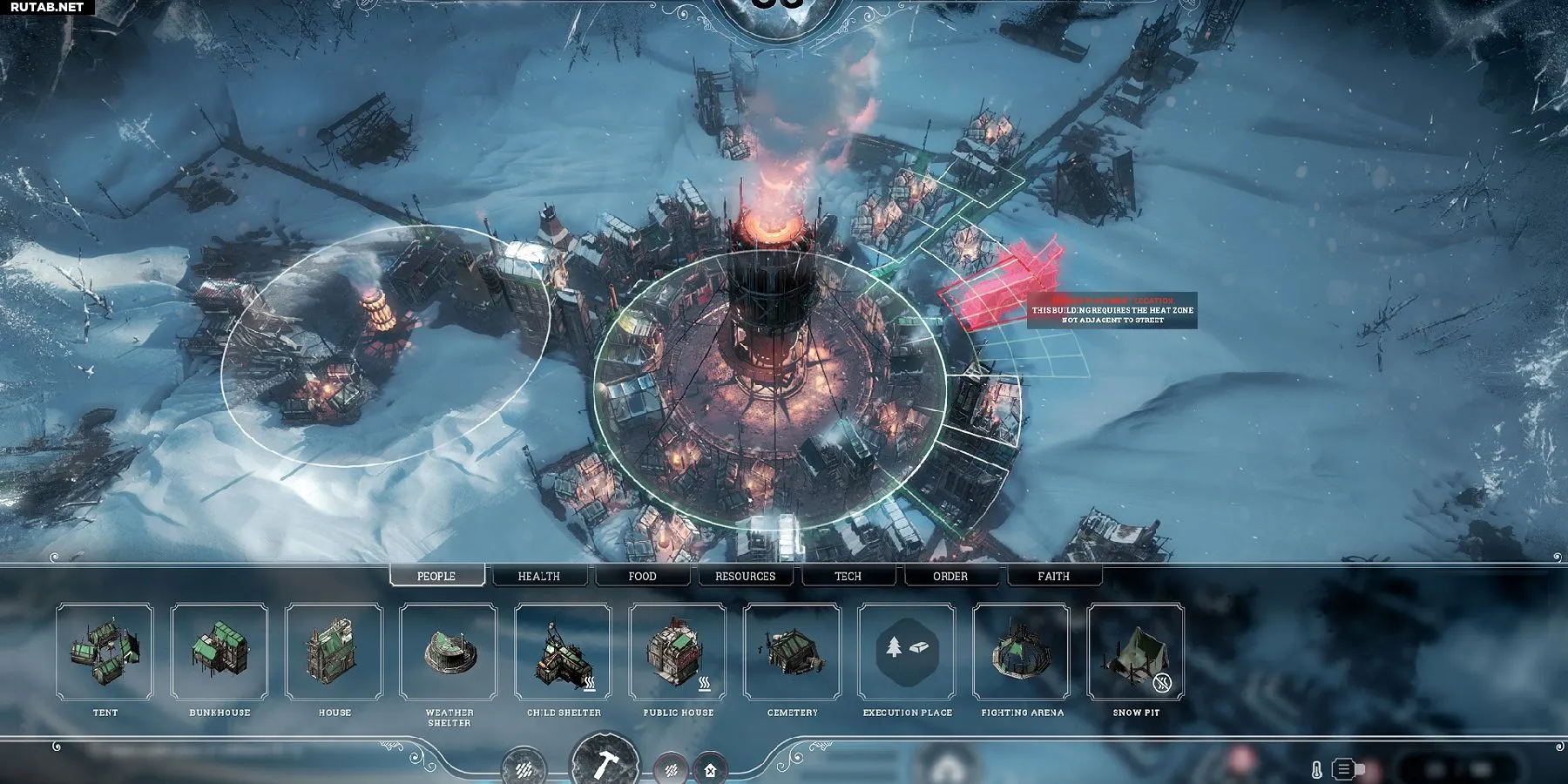Image resolution: width=1568 pixels, height=784 pixels.
Task: Toggle the thermometer temperature overlay
Action: tap(1316, 770)
